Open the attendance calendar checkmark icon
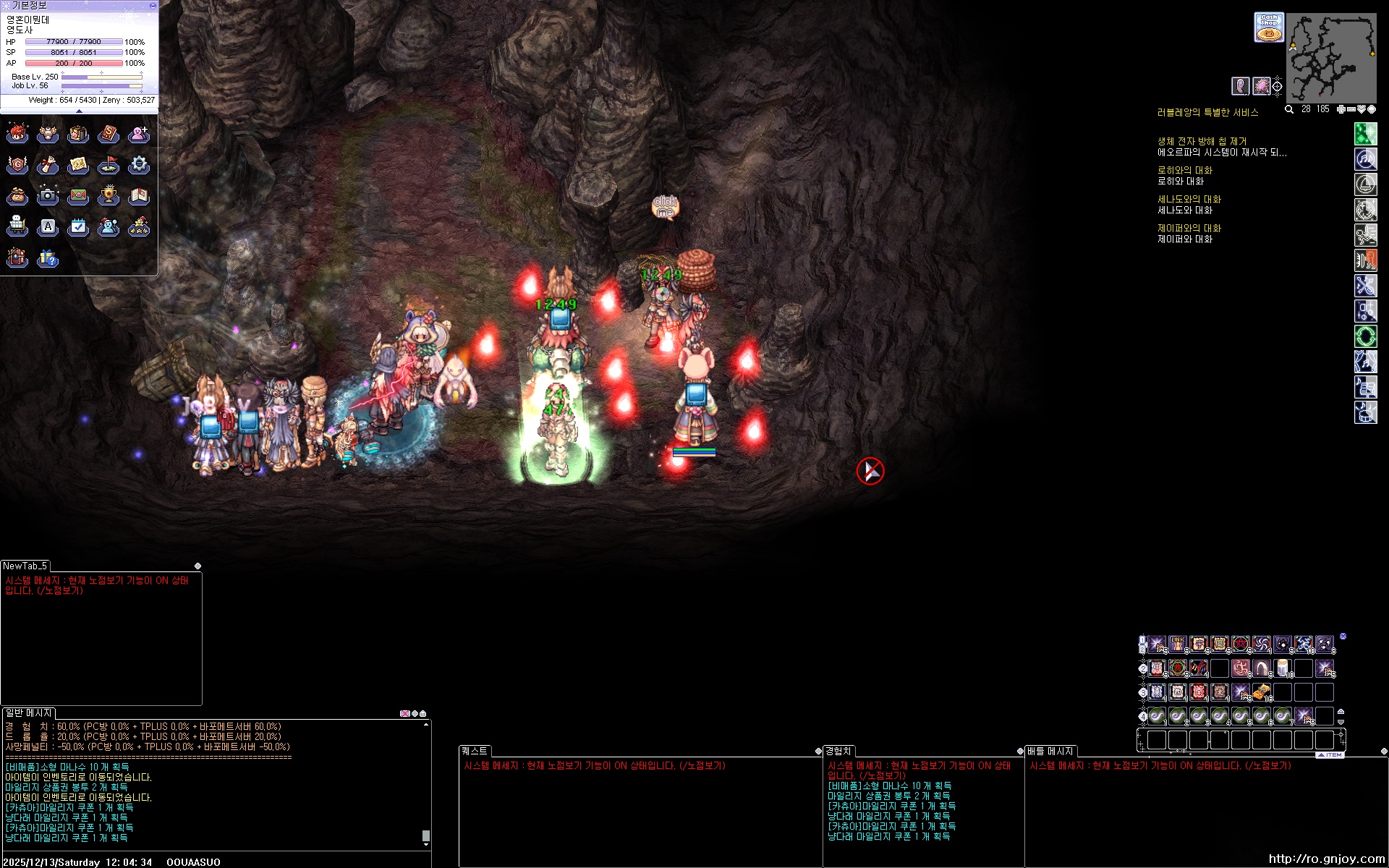1389x868 pixels. click(x=78, y=227)
